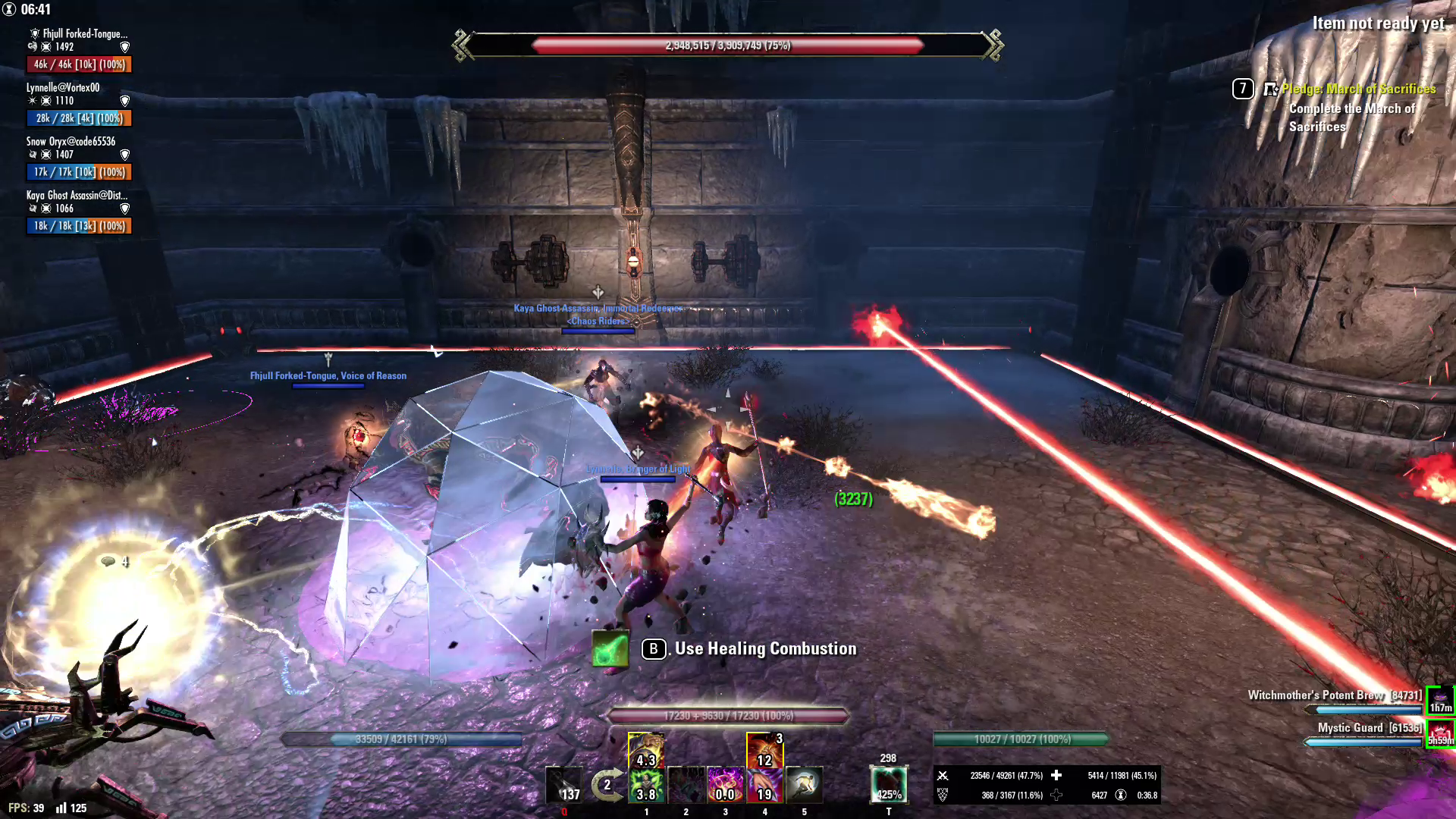Use the quickslot potion showing 137
Image resolution: width=1456 pixels, height=819 pixels.
[x=564, y=784]
